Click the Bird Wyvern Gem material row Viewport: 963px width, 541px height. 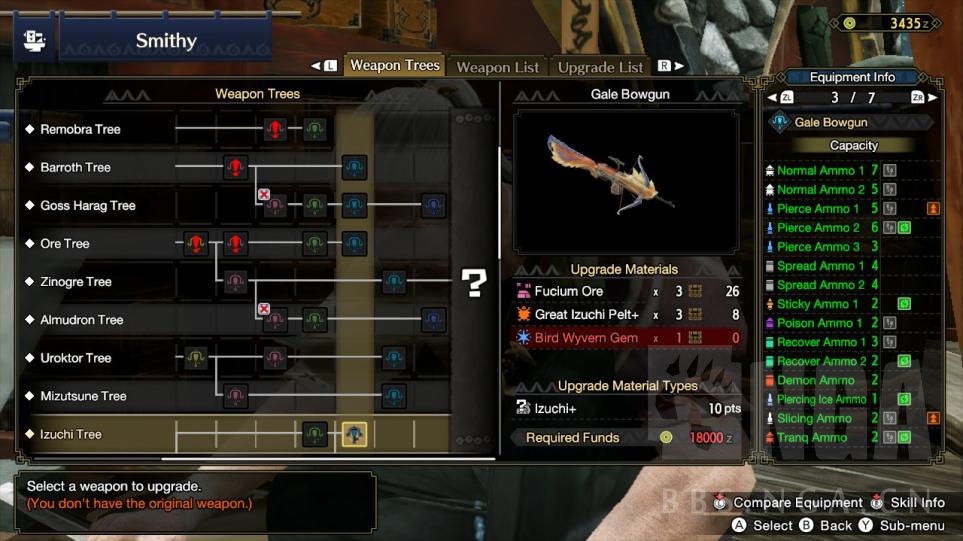(626, 338)
